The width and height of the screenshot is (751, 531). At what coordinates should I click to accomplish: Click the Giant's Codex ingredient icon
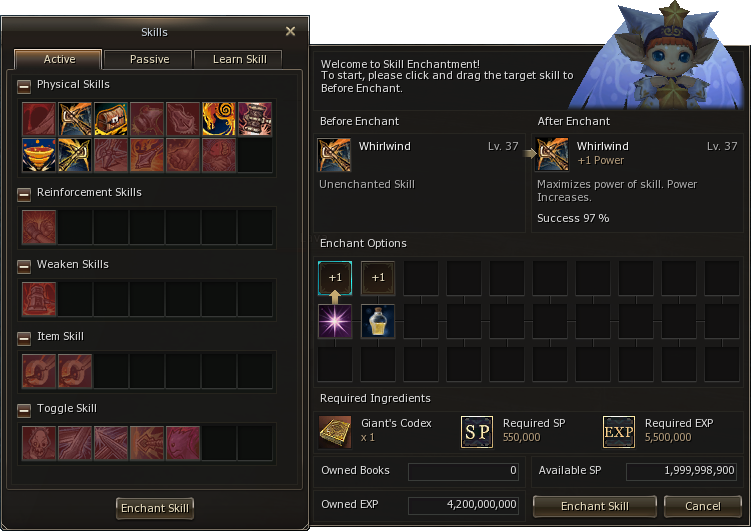[x=334, y=431]
